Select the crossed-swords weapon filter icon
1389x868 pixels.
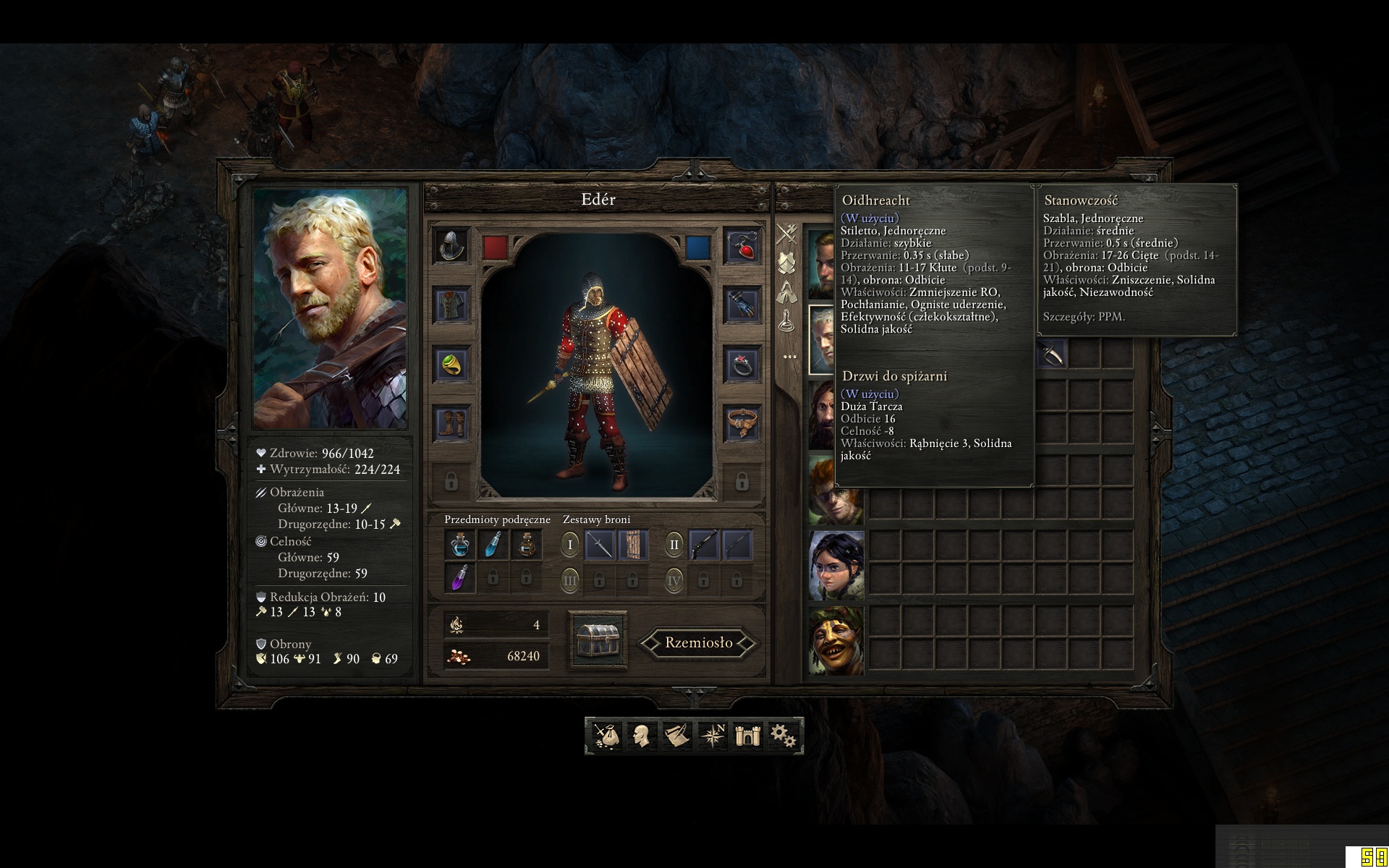point(786,233)
